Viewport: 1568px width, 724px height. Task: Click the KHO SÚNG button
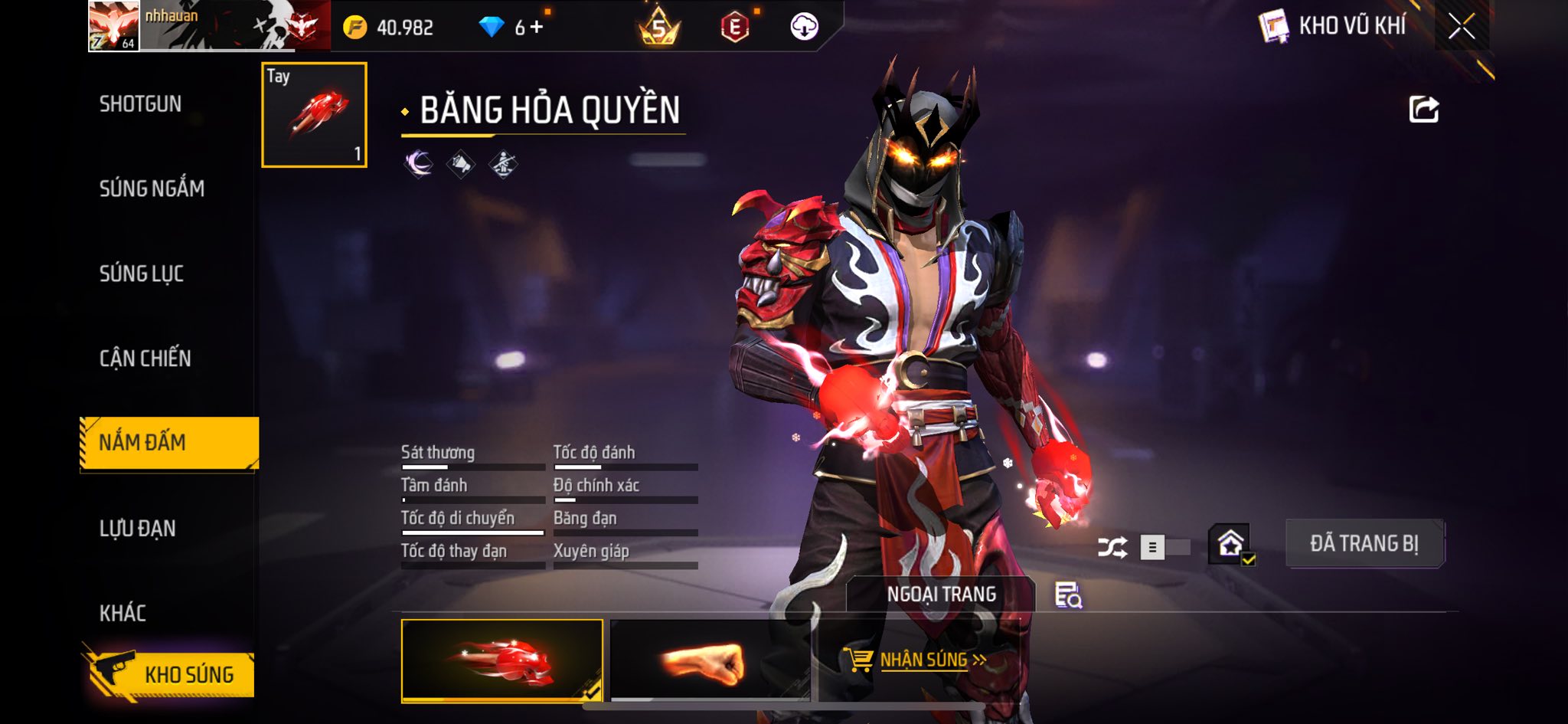tap(168, 674)
